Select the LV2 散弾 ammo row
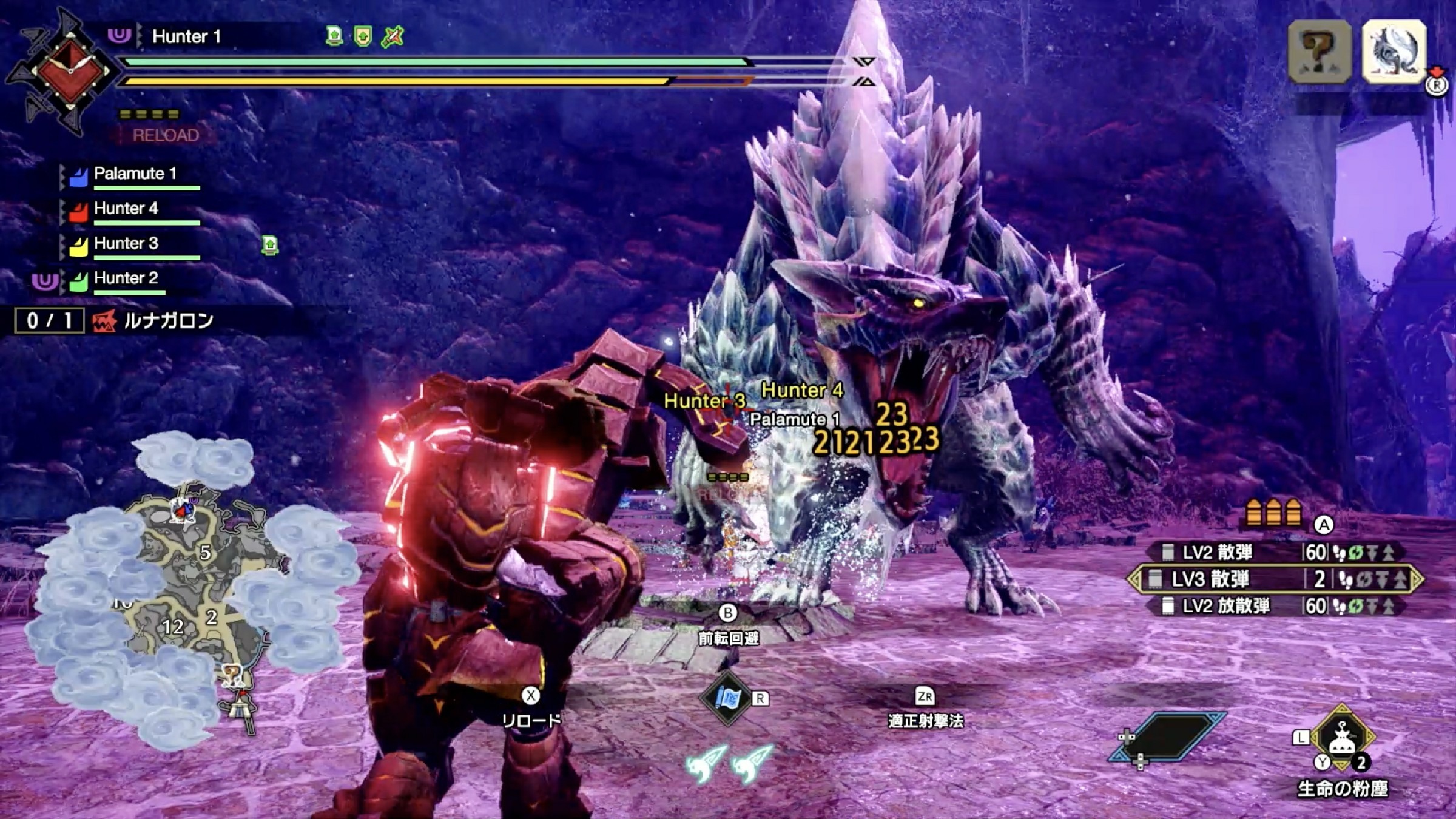The width and height of the screenshot is (1456, 819). 1273,552
